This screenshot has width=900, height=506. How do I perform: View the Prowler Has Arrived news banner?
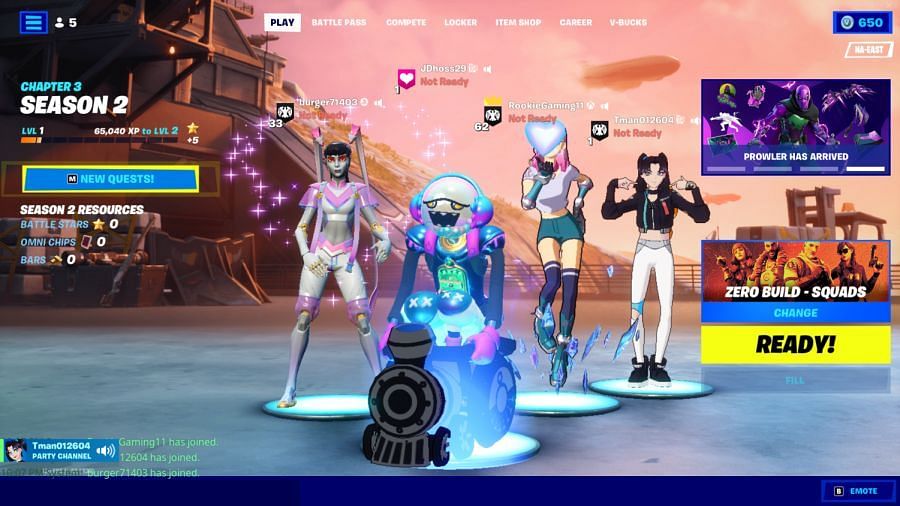[795, 127]
